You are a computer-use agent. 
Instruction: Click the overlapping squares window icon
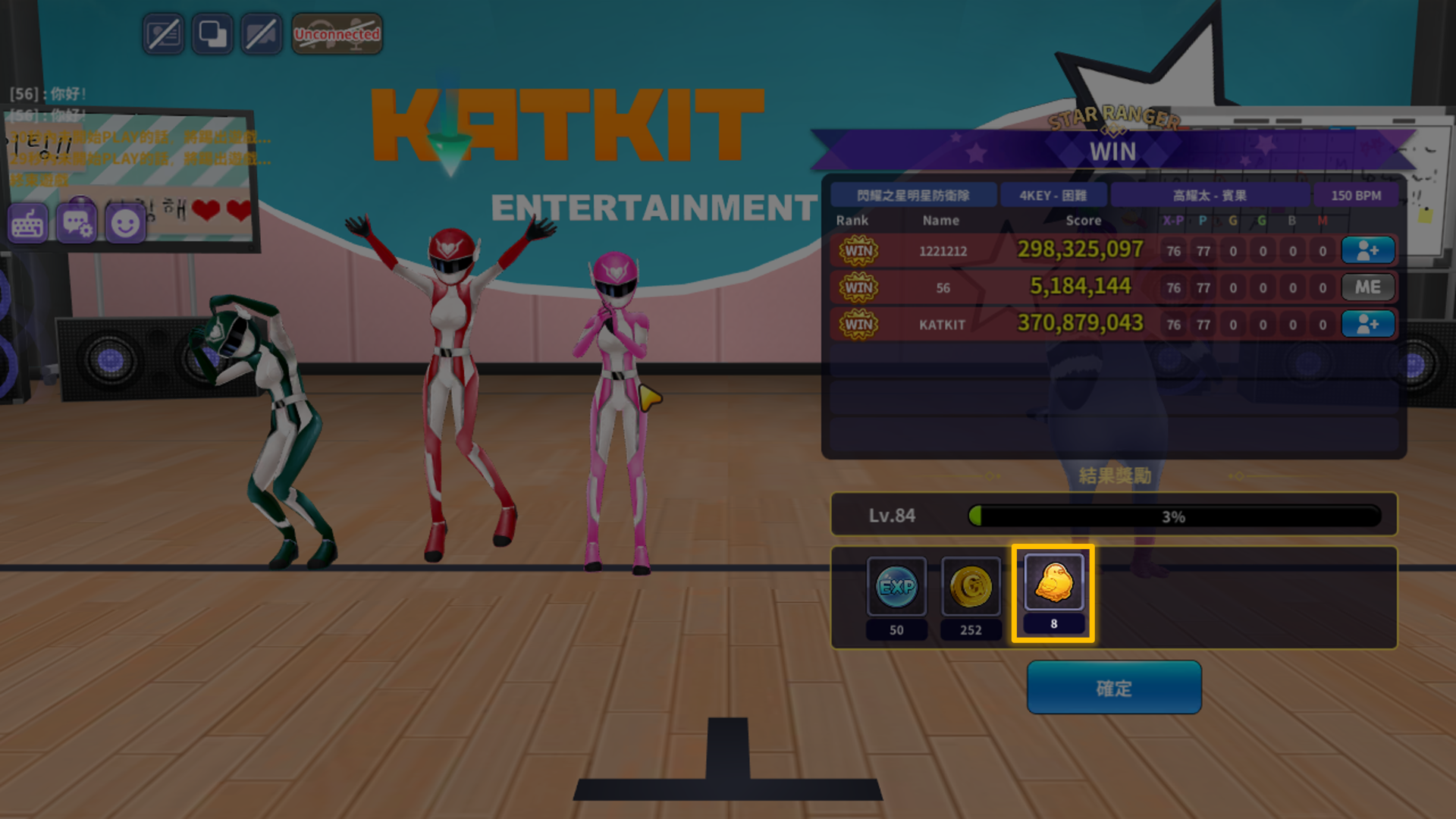click(x=212, y=34)
